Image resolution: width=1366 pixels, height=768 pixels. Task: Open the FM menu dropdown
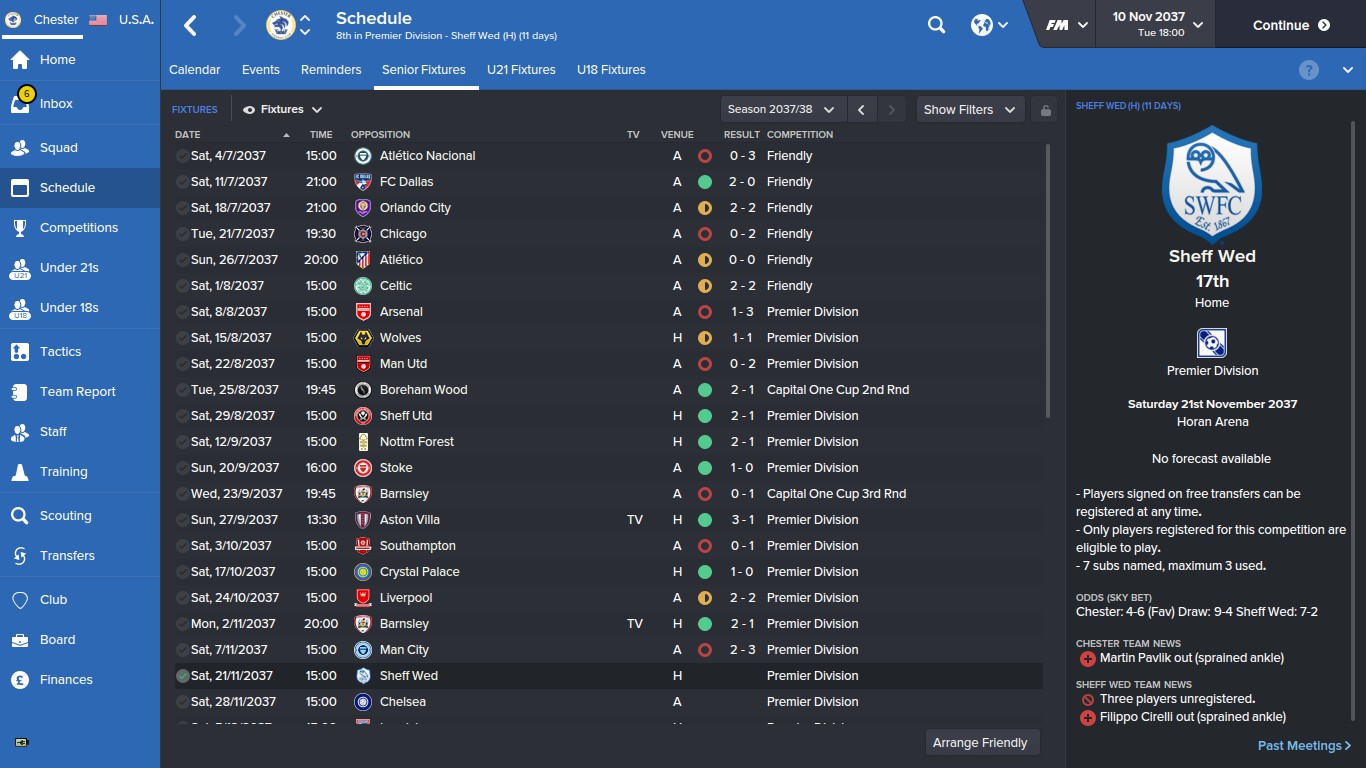point(1063,24)
